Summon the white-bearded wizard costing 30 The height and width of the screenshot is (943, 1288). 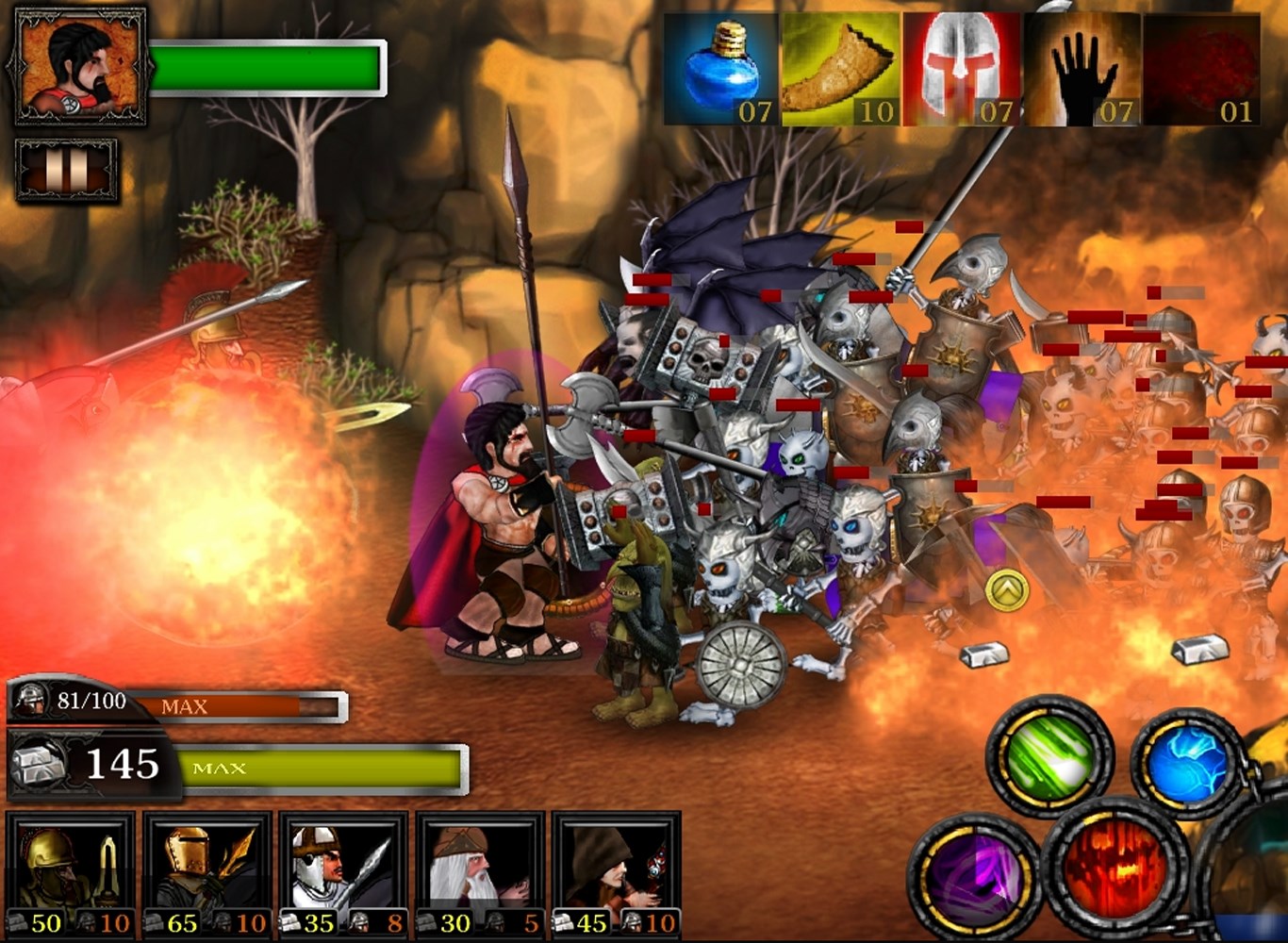pos(480,874)
